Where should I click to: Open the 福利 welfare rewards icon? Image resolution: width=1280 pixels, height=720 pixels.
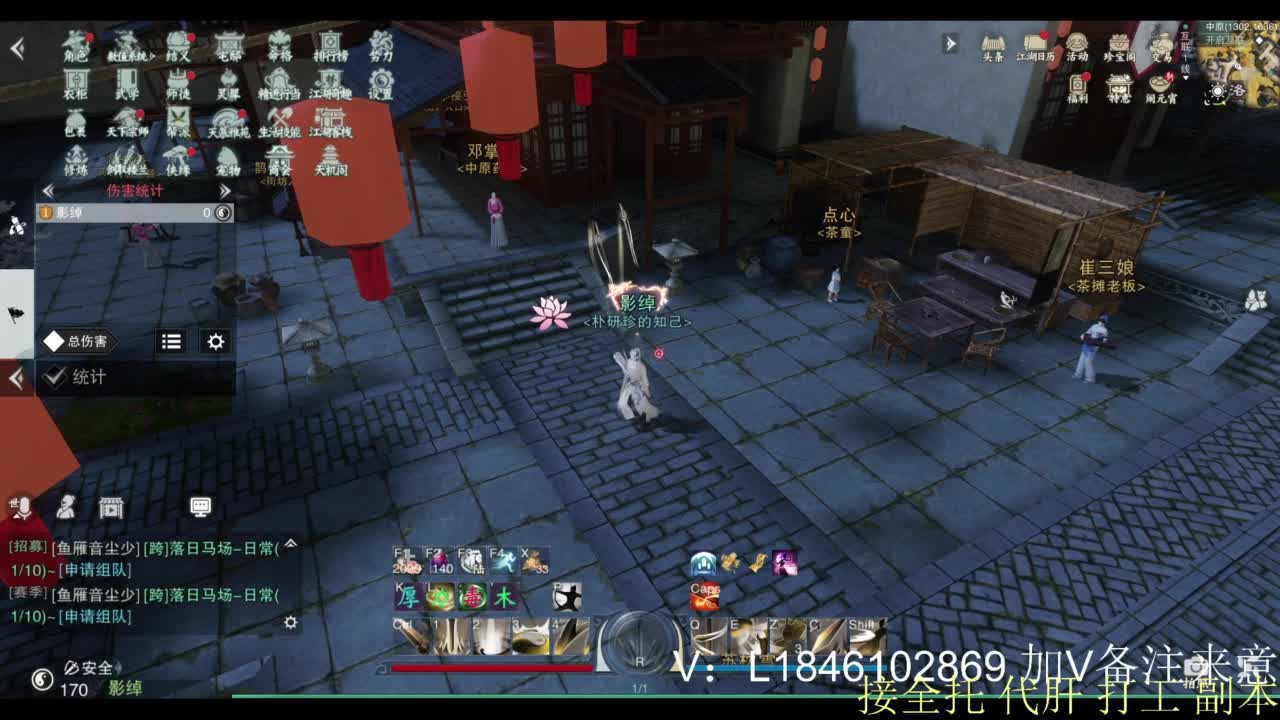1078,83
